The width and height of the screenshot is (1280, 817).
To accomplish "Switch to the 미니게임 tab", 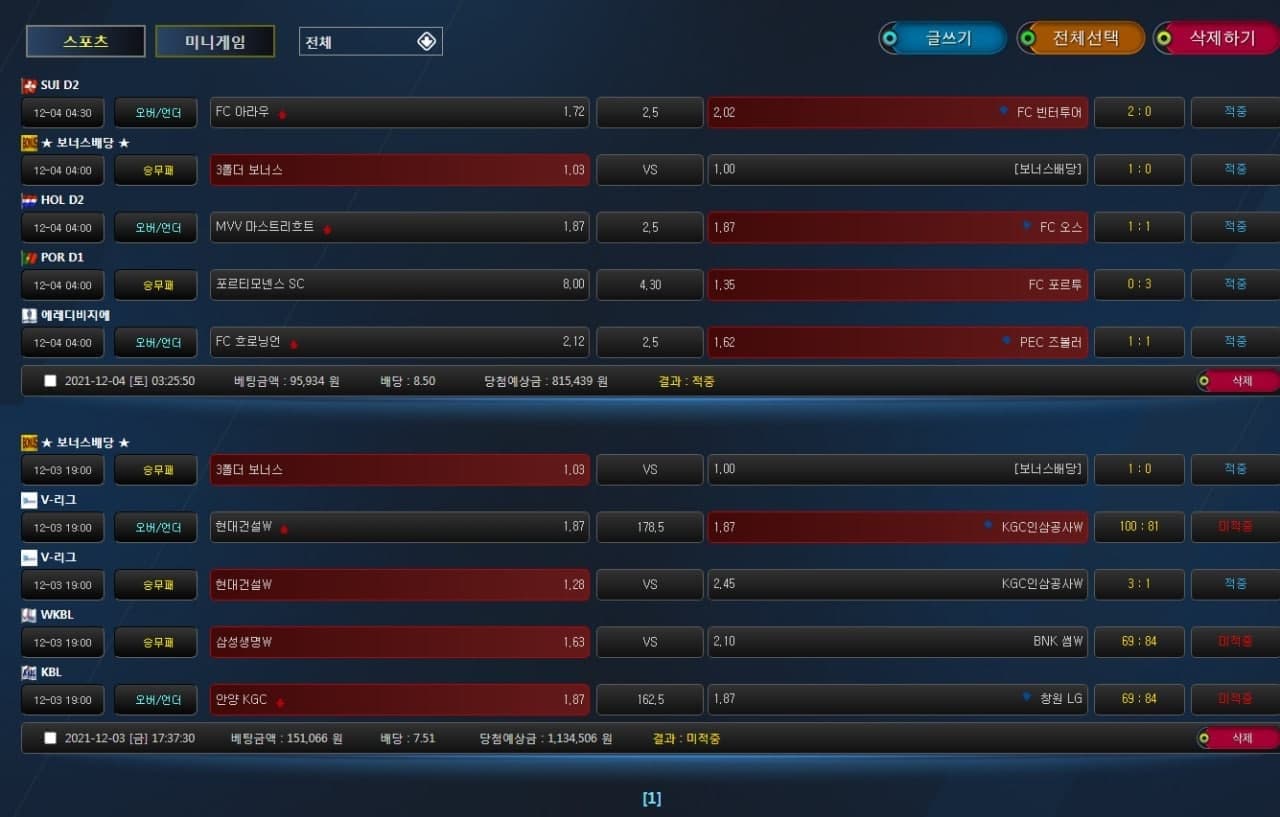I will (x=215, y=42).
